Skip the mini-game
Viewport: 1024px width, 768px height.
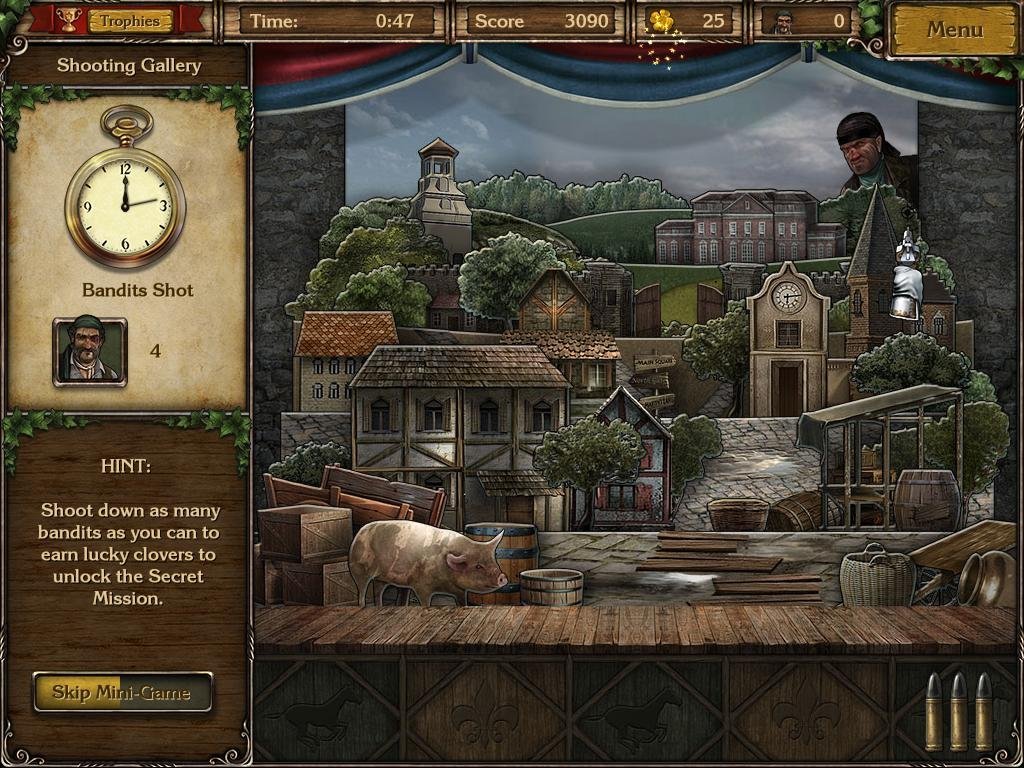123,692
